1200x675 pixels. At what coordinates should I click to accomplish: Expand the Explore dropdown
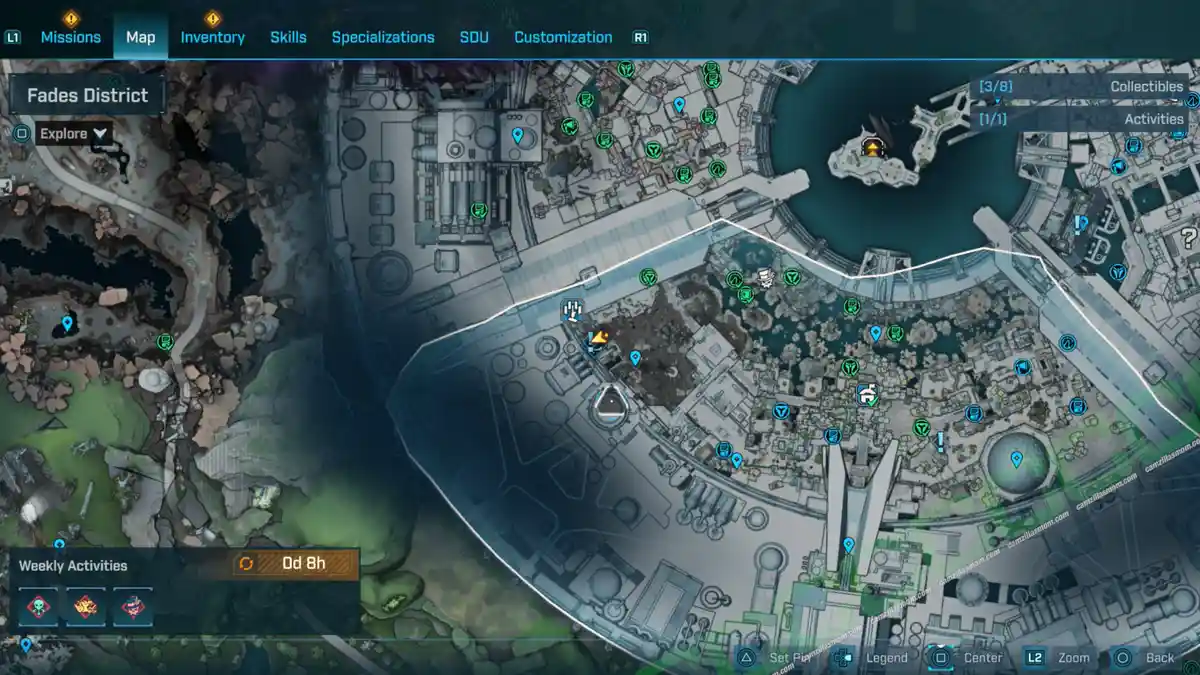point(74,133)
